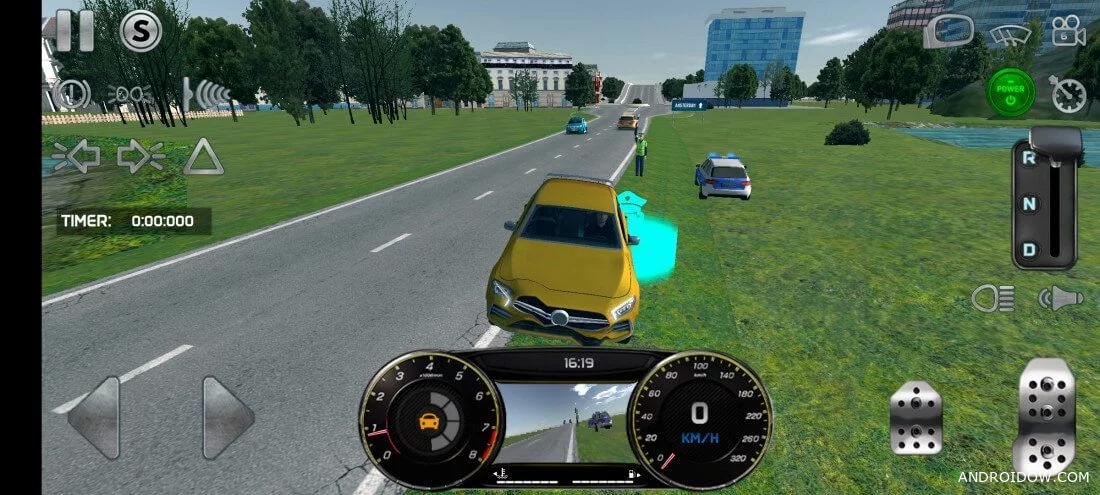Change the camera view
Image resolution: width=1100 pixels, height=495 pixels.
pos(1068,31)
